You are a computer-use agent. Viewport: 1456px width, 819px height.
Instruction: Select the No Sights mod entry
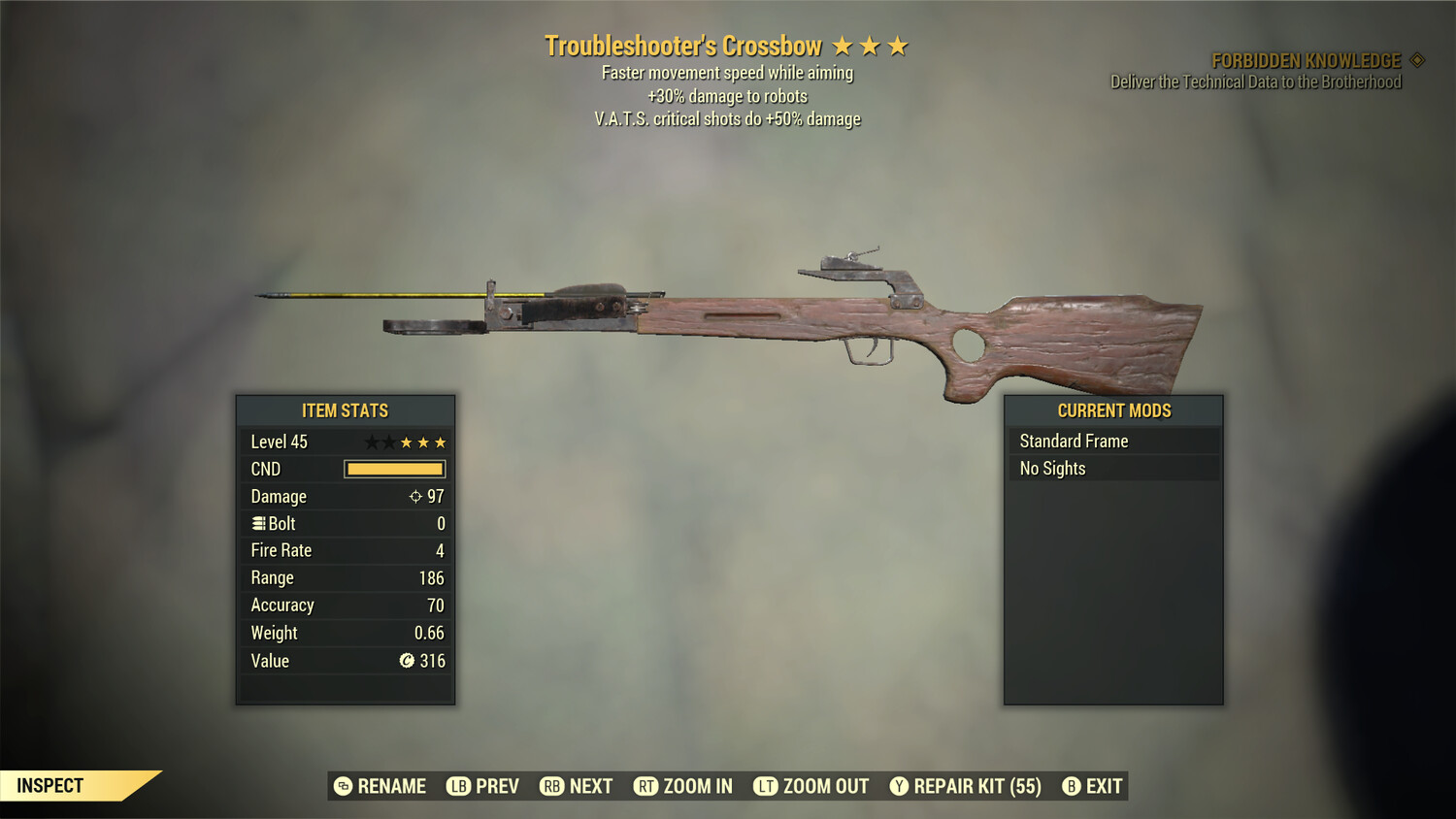pos(1051,468)
